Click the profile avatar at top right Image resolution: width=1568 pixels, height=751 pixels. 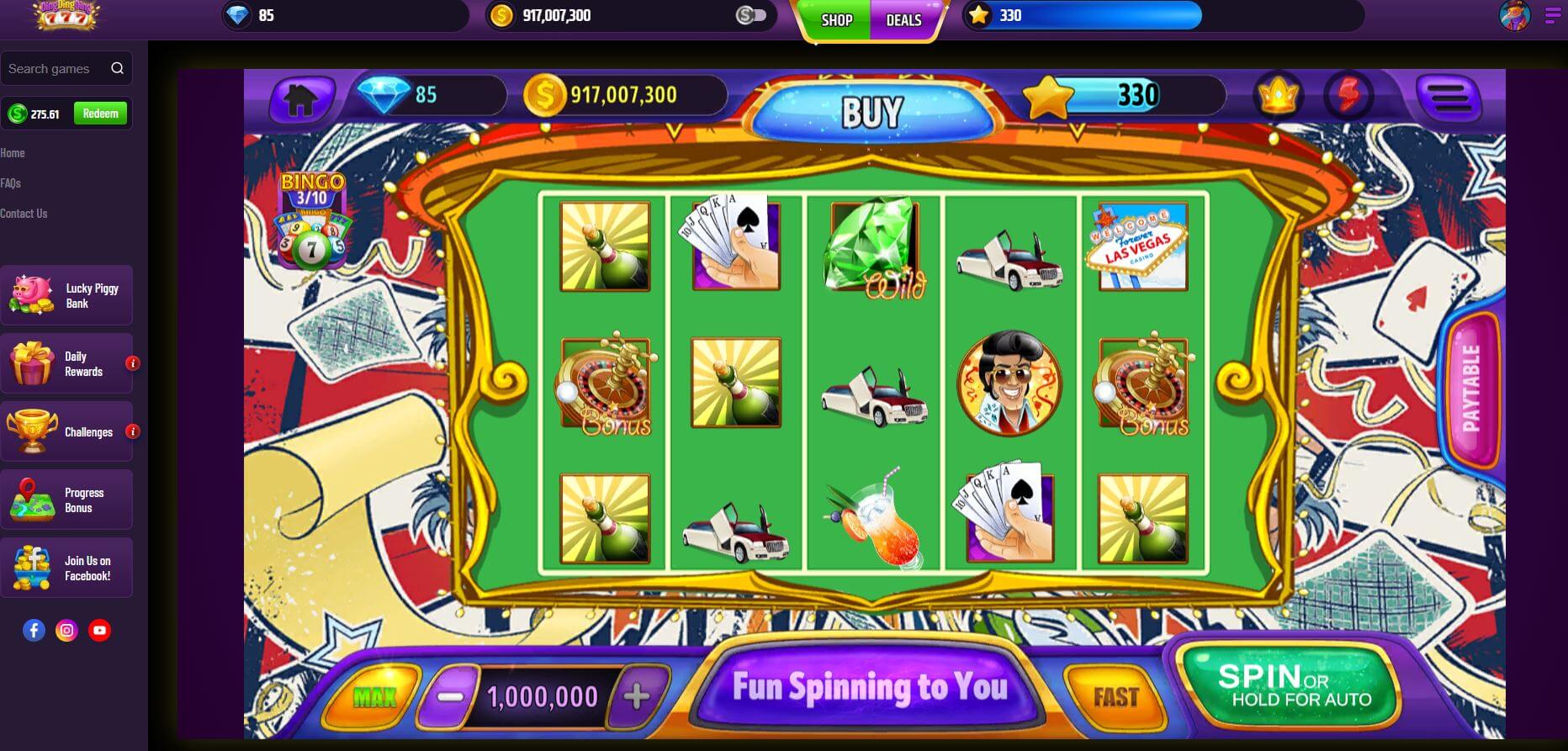pos(1514,15)
